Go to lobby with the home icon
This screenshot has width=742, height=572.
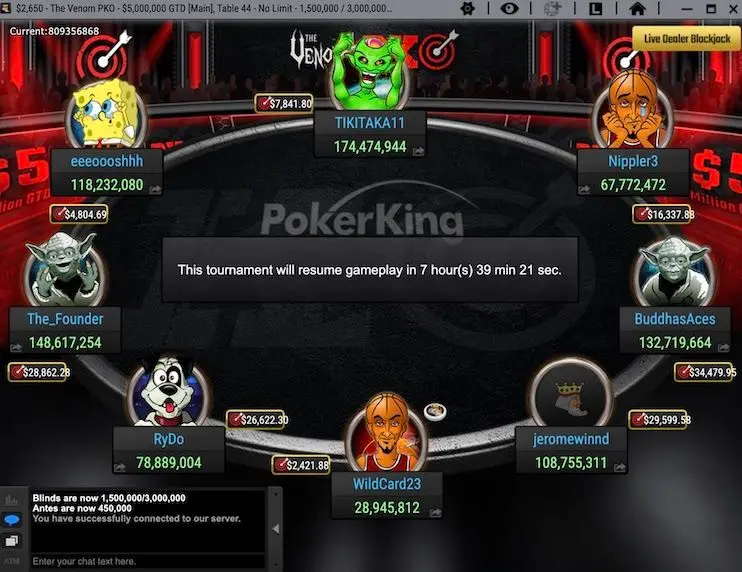(637, 8)
